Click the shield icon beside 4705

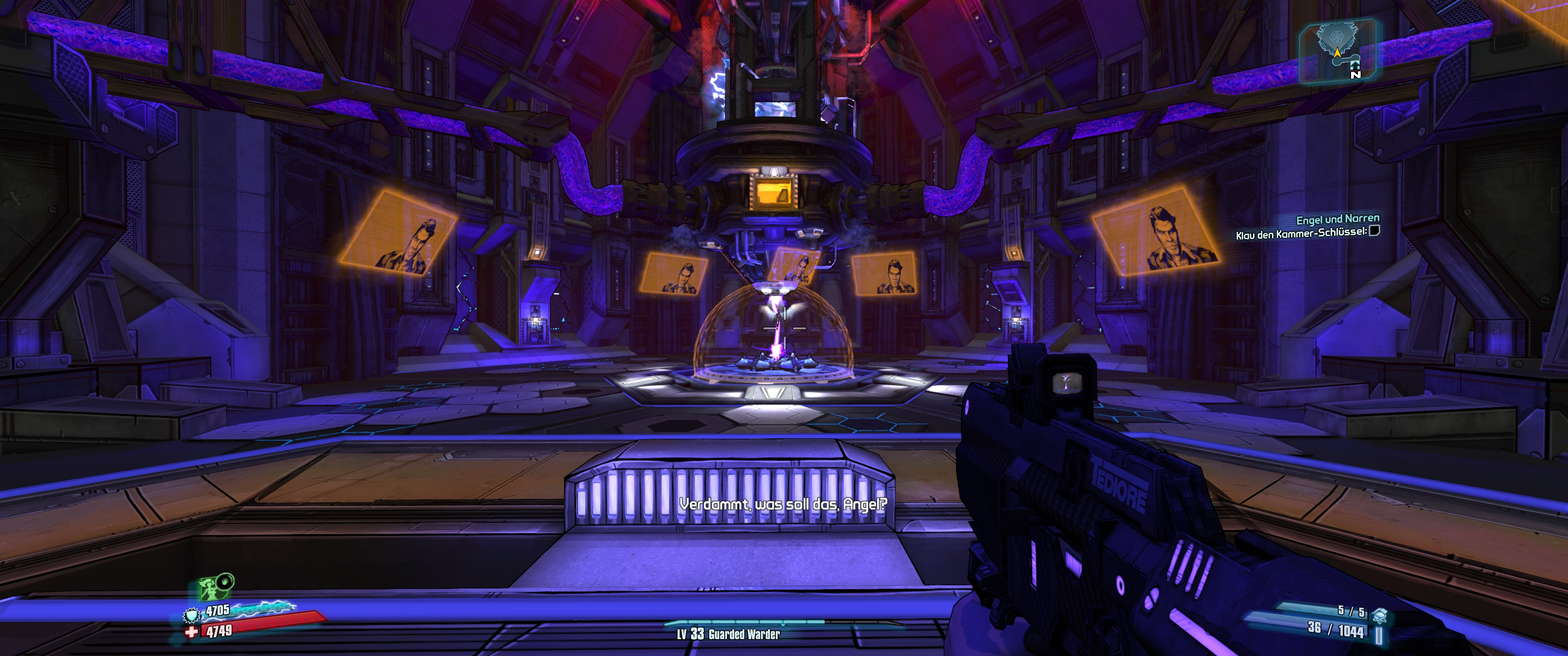[192, 615]
